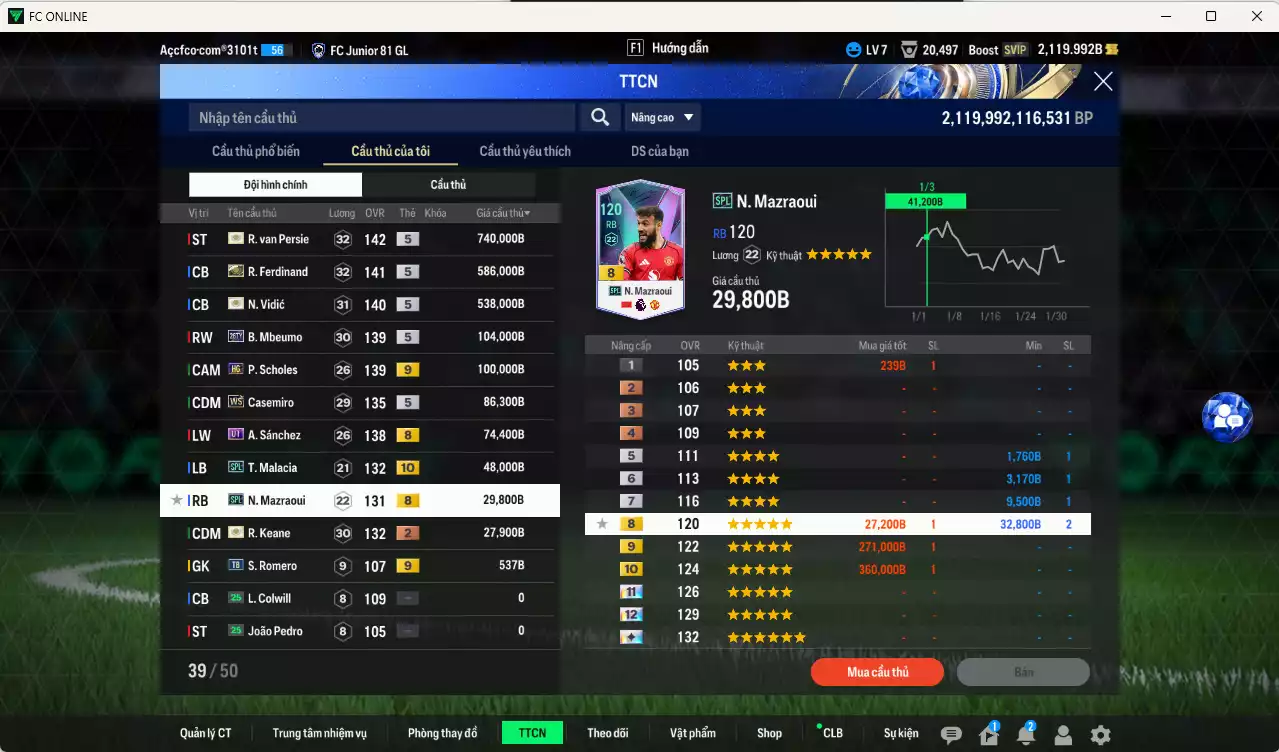Switch to the Cầu thủ phổ biến tab
Screen dimensions: 1279x752
point(255,151)
